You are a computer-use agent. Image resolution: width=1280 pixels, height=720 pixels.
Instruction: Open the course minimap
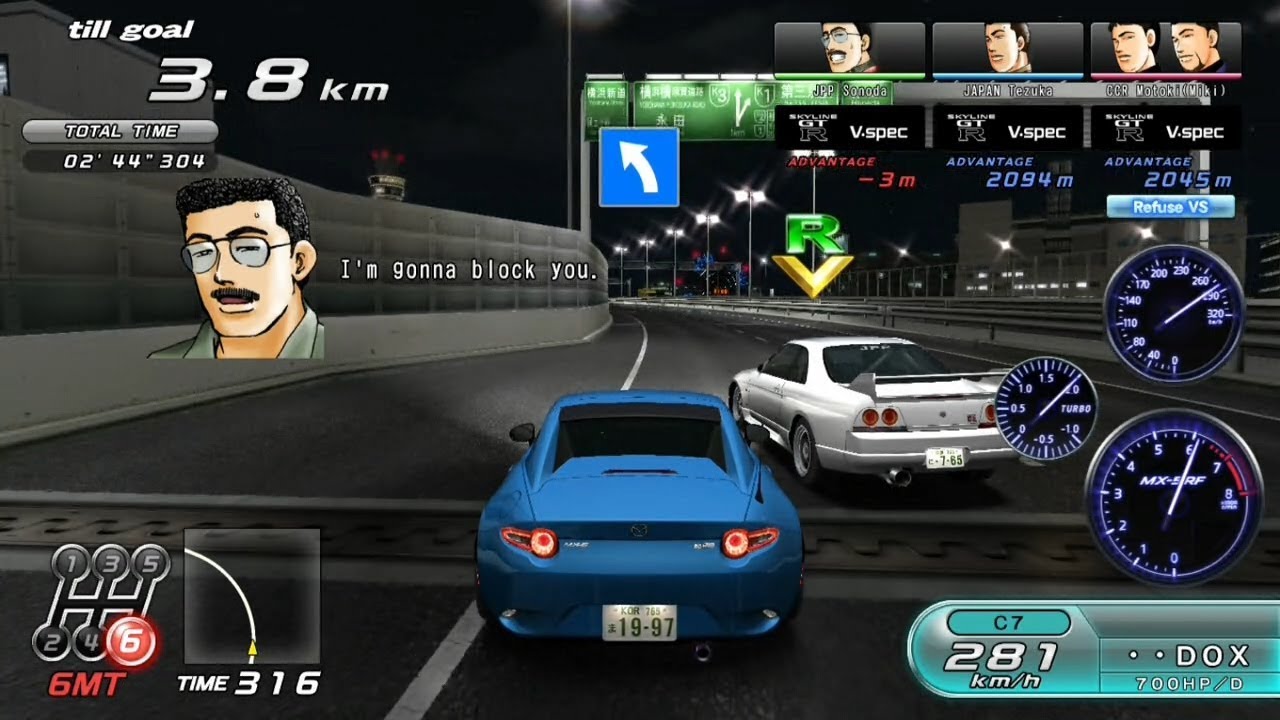pyautogui.click(x=252, y=596)
